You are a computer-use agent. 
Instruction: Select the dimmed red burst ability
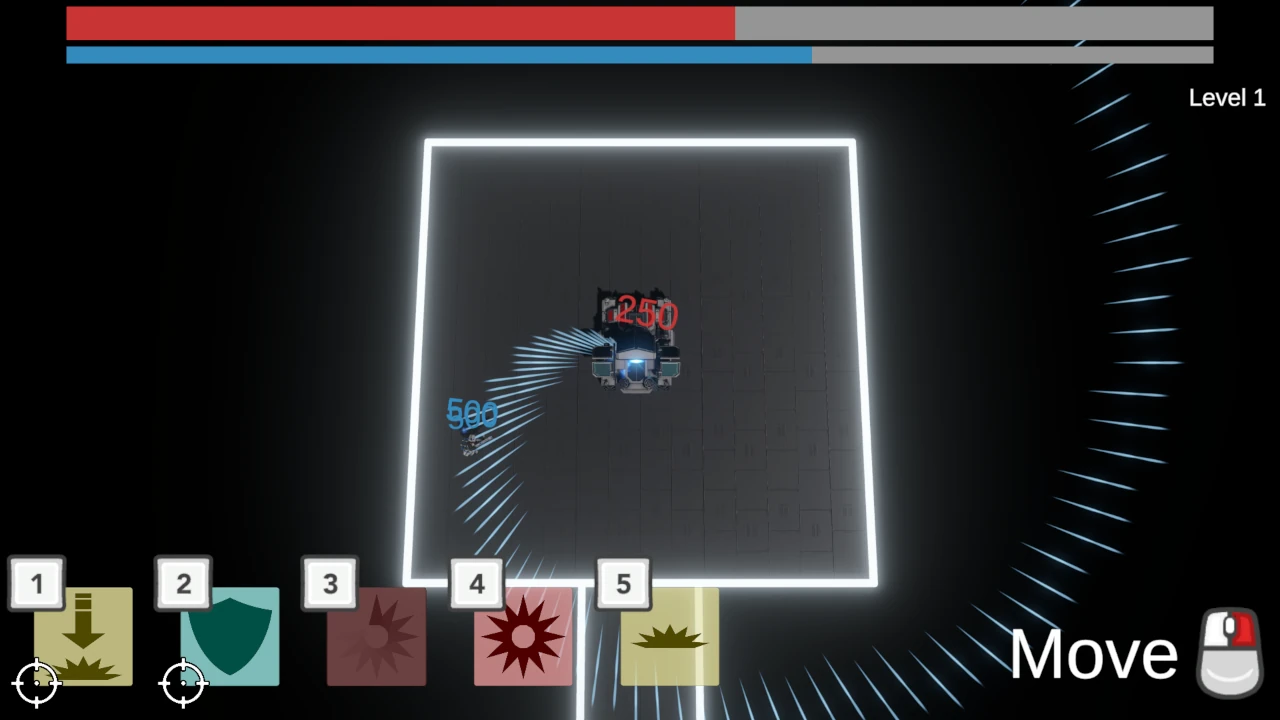377,637
